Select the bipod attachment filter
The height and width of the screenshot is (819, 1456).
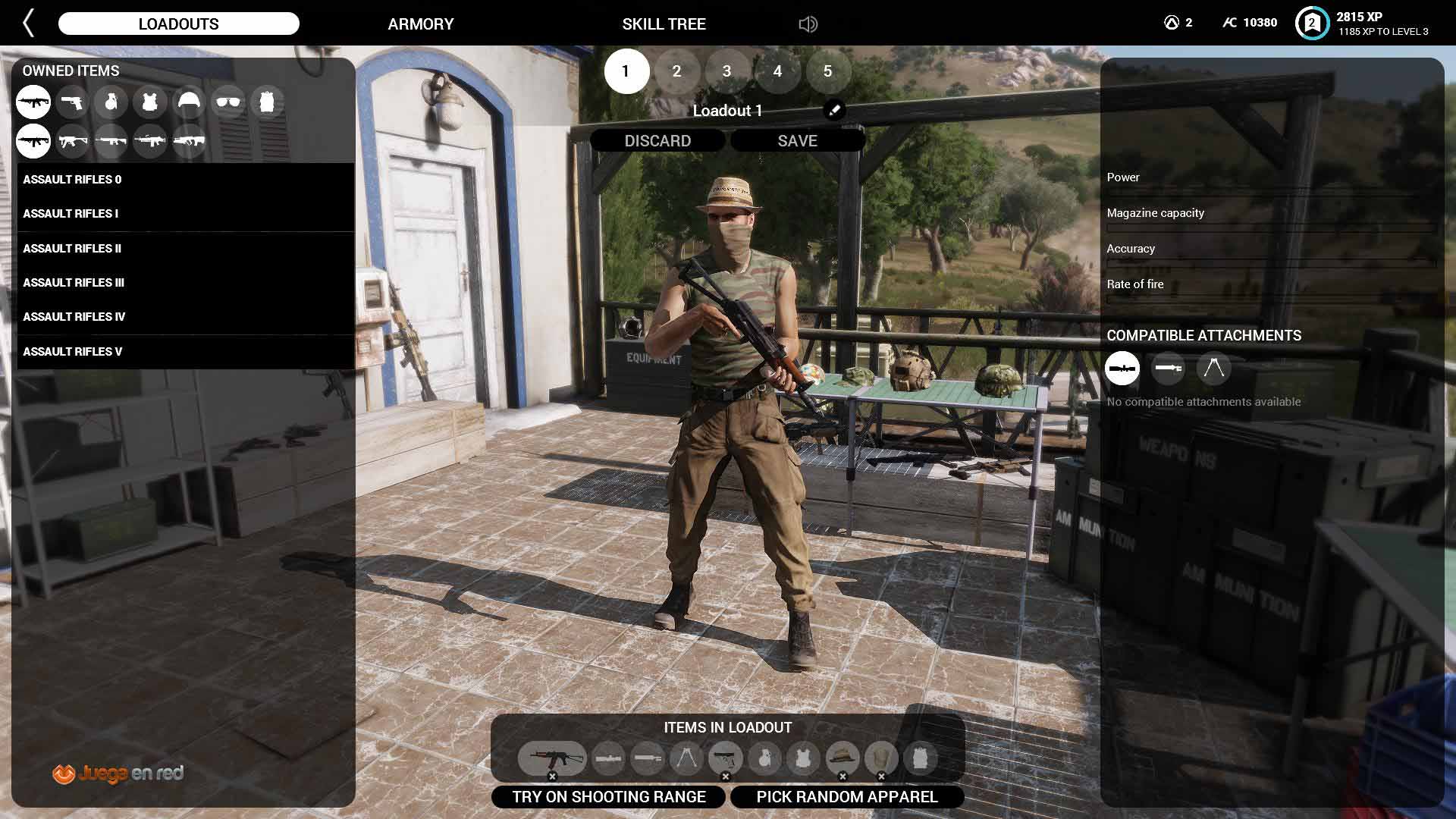coord(1213,369)
